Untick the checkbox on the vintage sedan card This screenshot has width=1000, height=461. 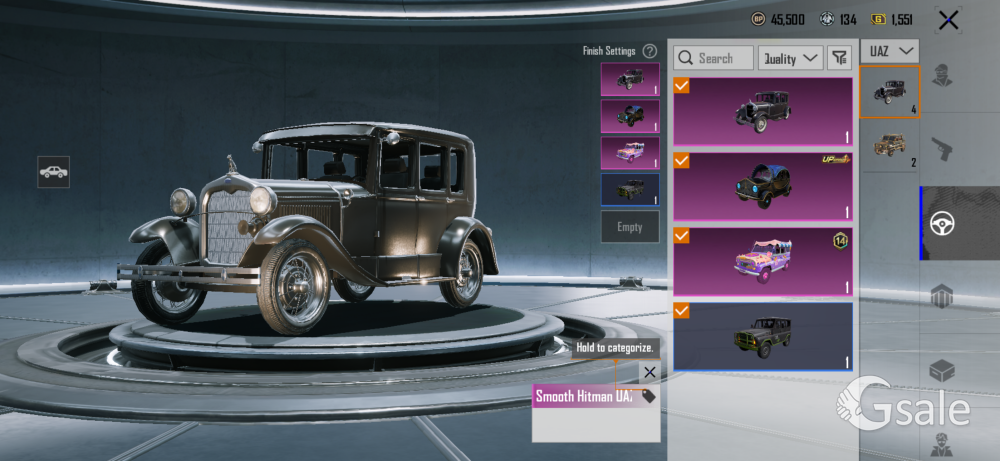(682, 86)
